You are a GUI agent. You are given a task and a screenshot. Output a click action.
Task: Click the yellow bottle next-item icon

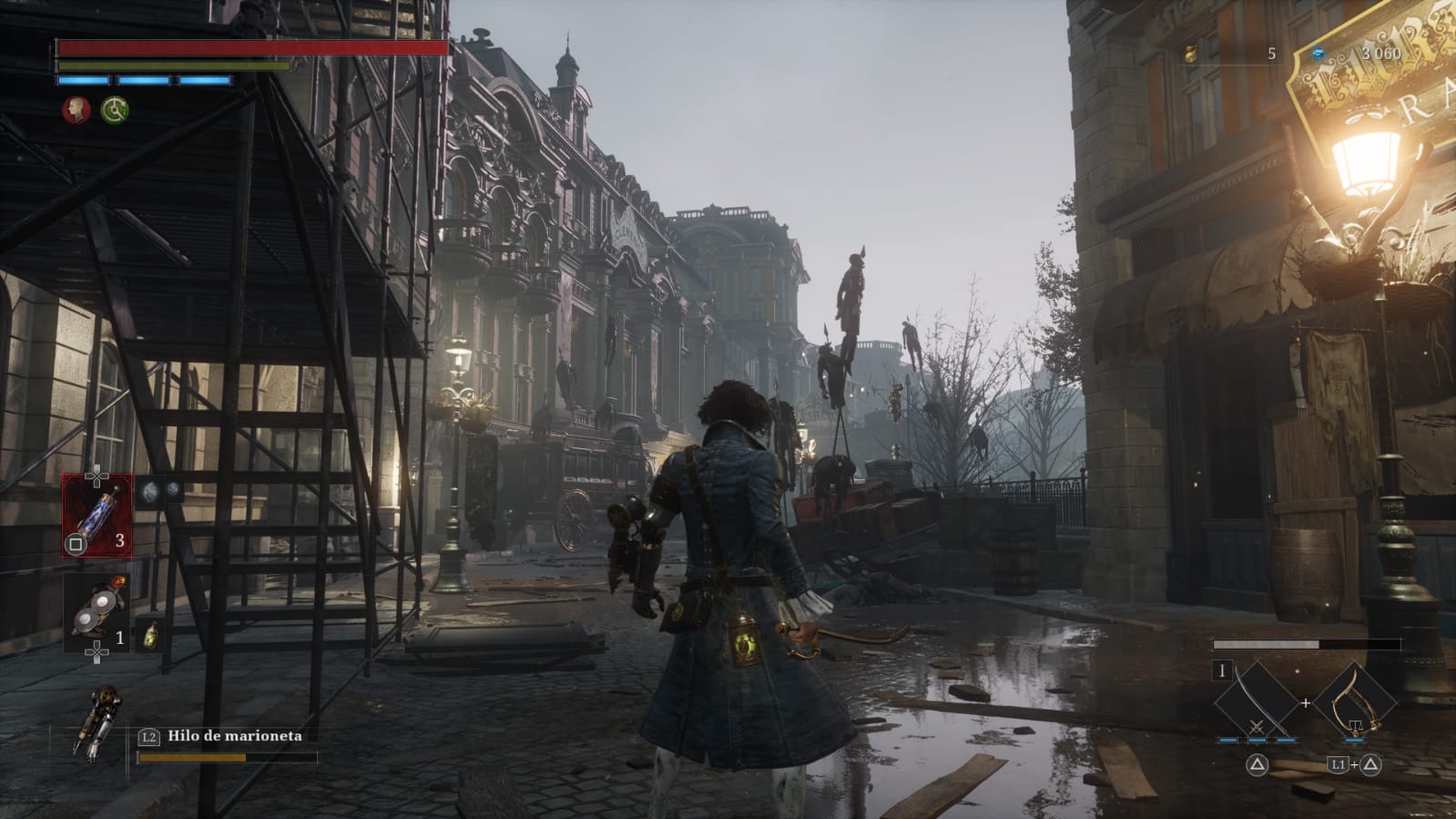(x=149, y=634)
